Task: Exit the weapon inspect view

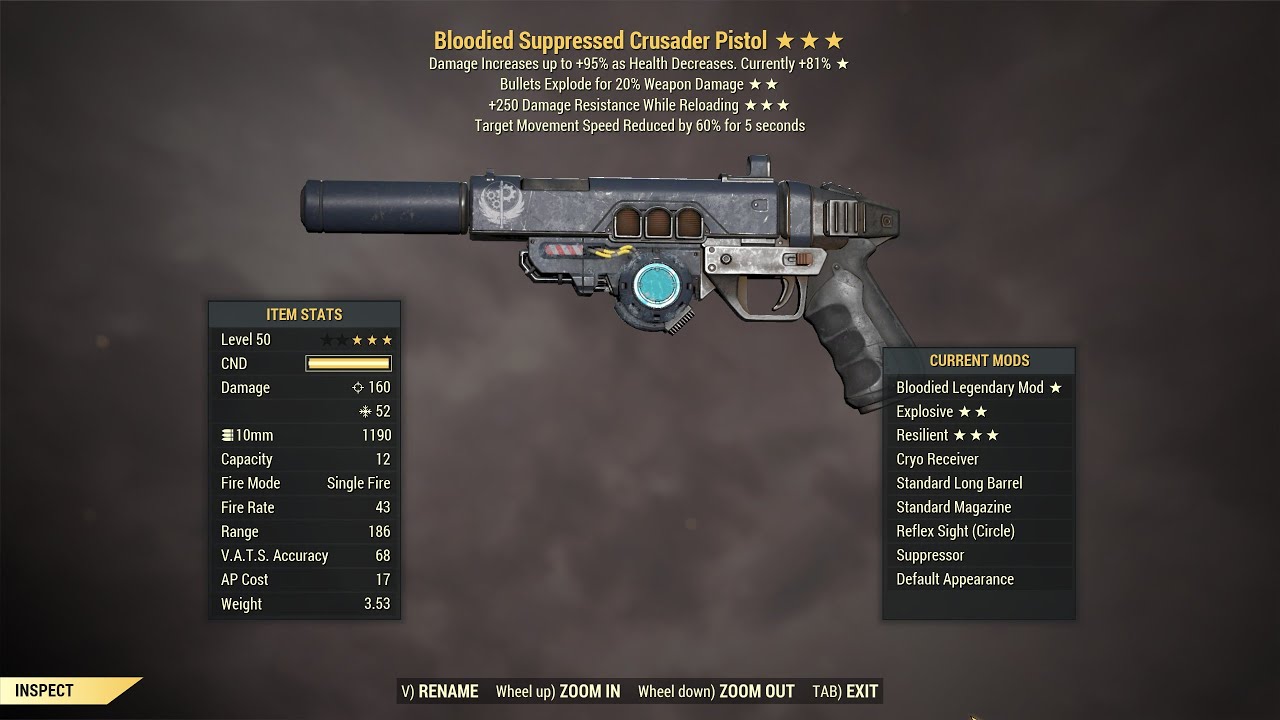Action: point(845,691)
